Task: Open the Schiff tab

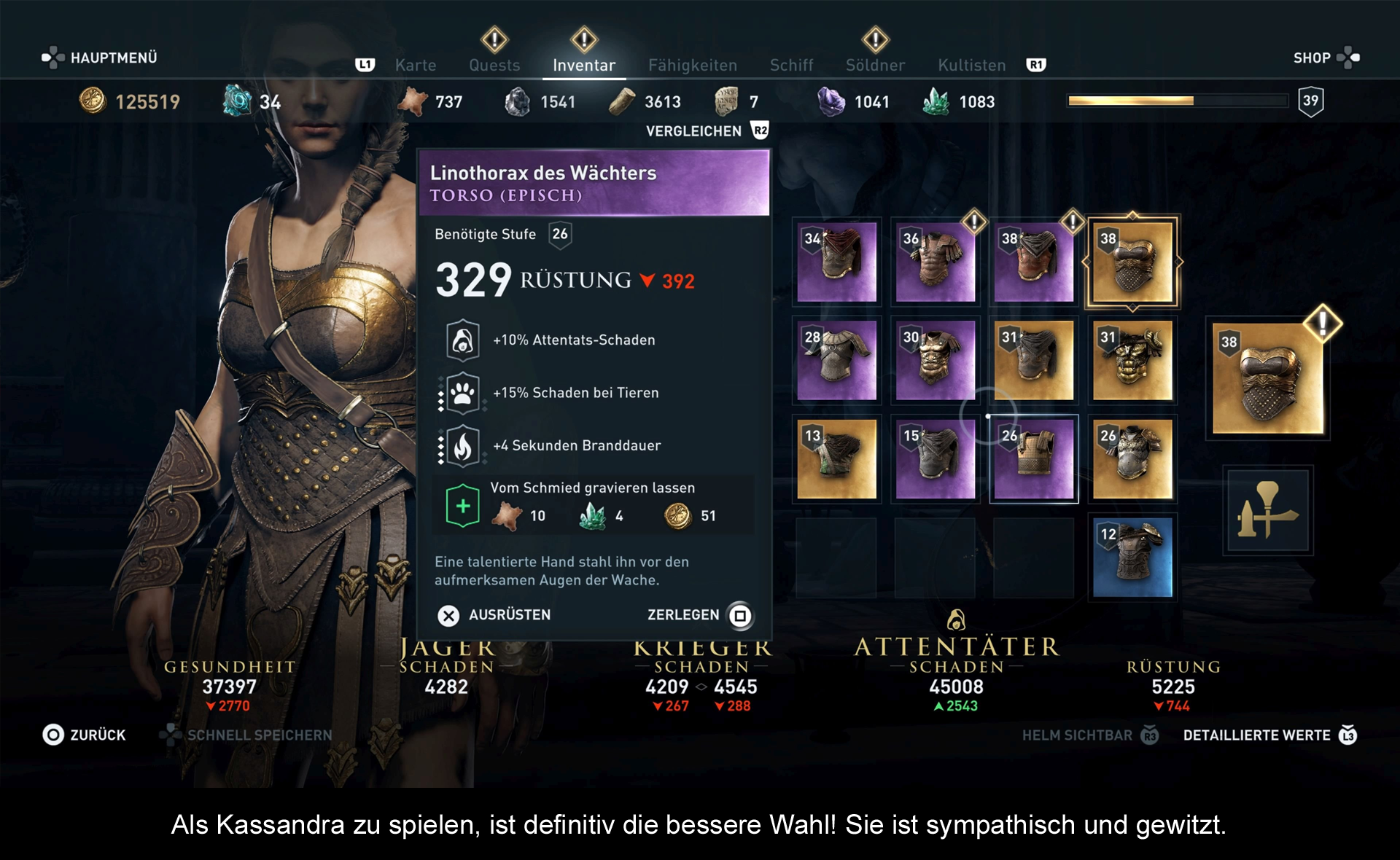Action: tap(791, 65)
